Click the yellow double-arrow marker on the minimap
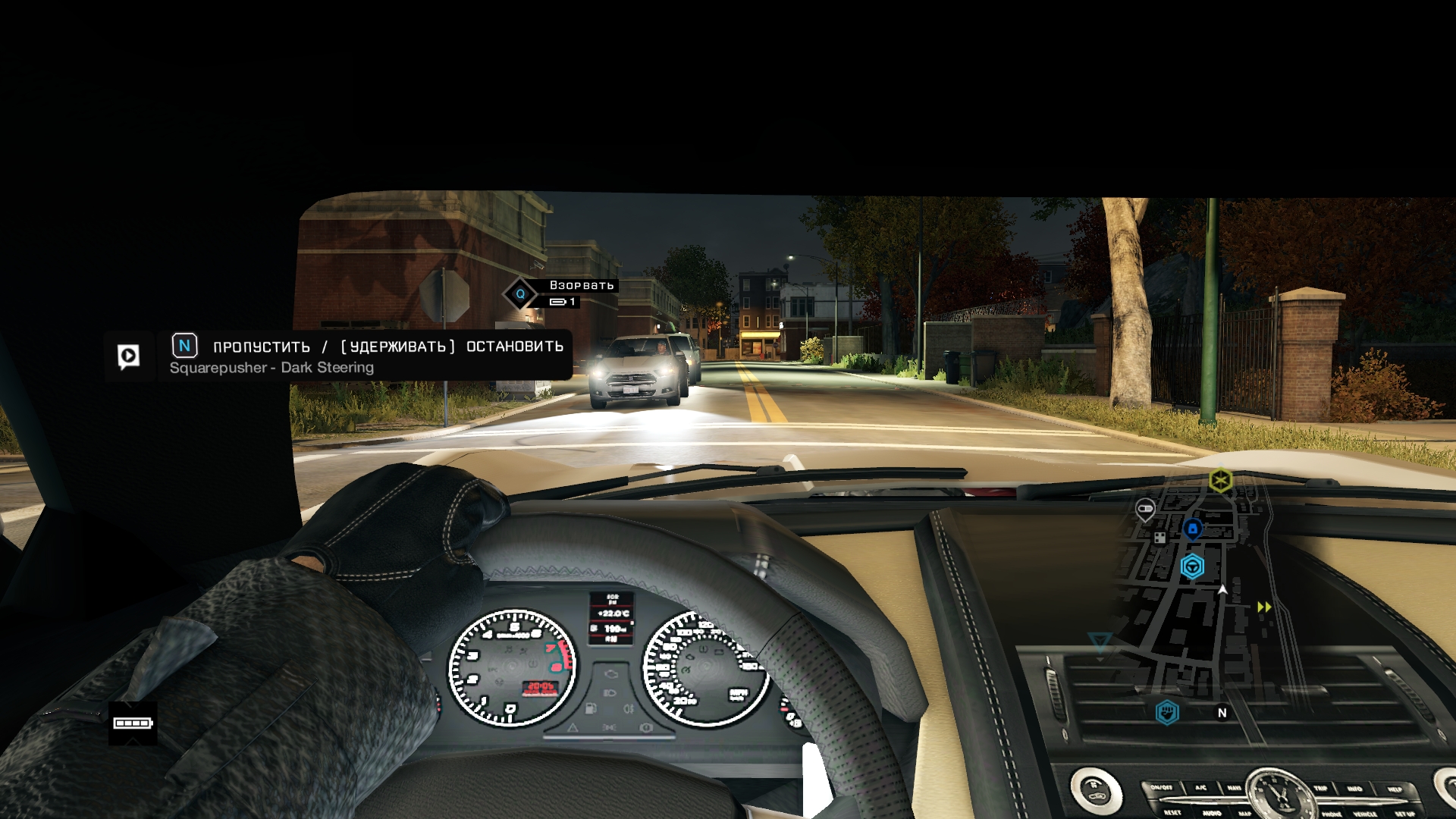This screenshot has width=1456, height=819. [x=1264, y=607]
